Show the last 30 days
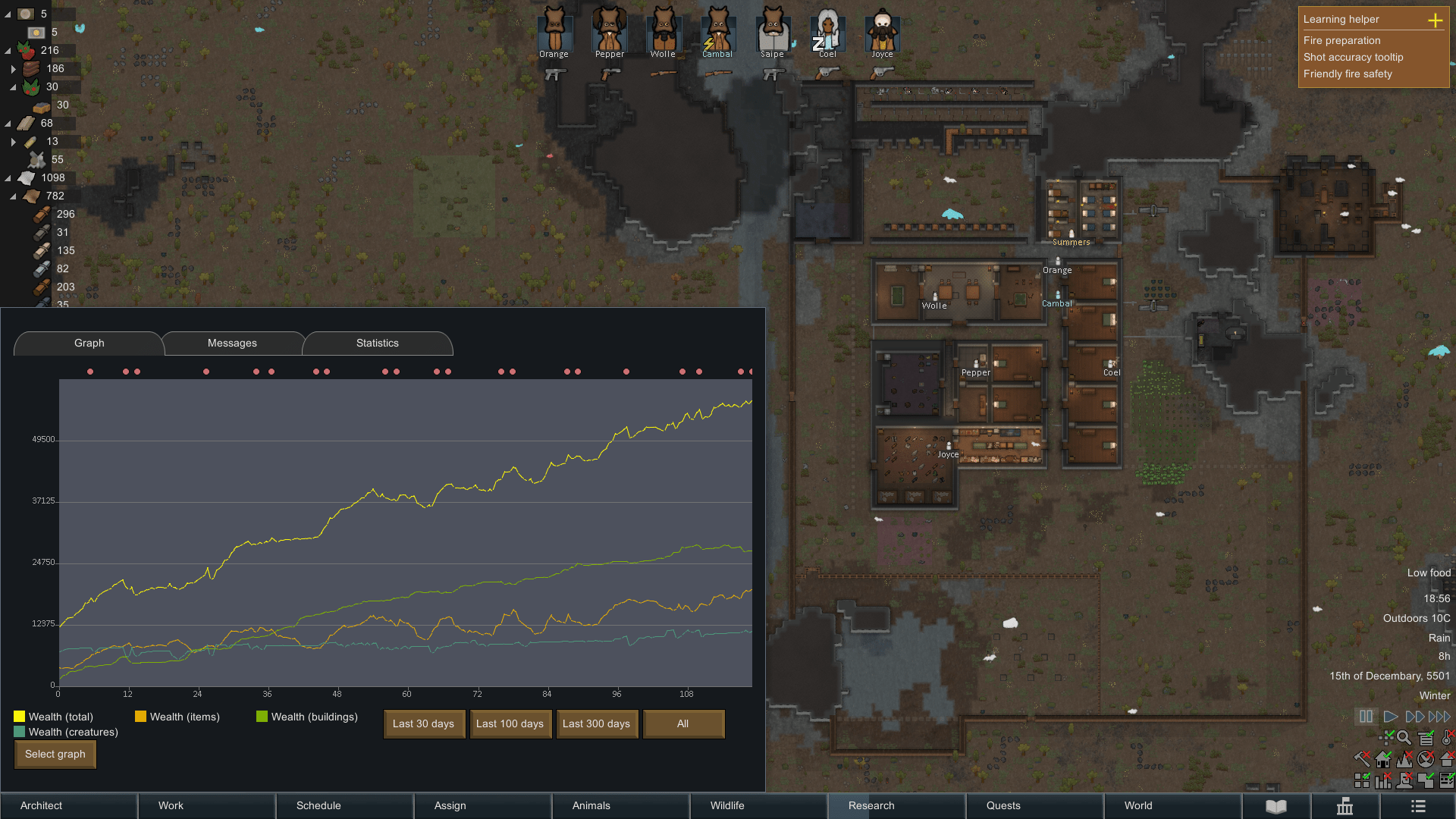The height and width of the screenshot is (819, 1456). [x=423, y=723]
